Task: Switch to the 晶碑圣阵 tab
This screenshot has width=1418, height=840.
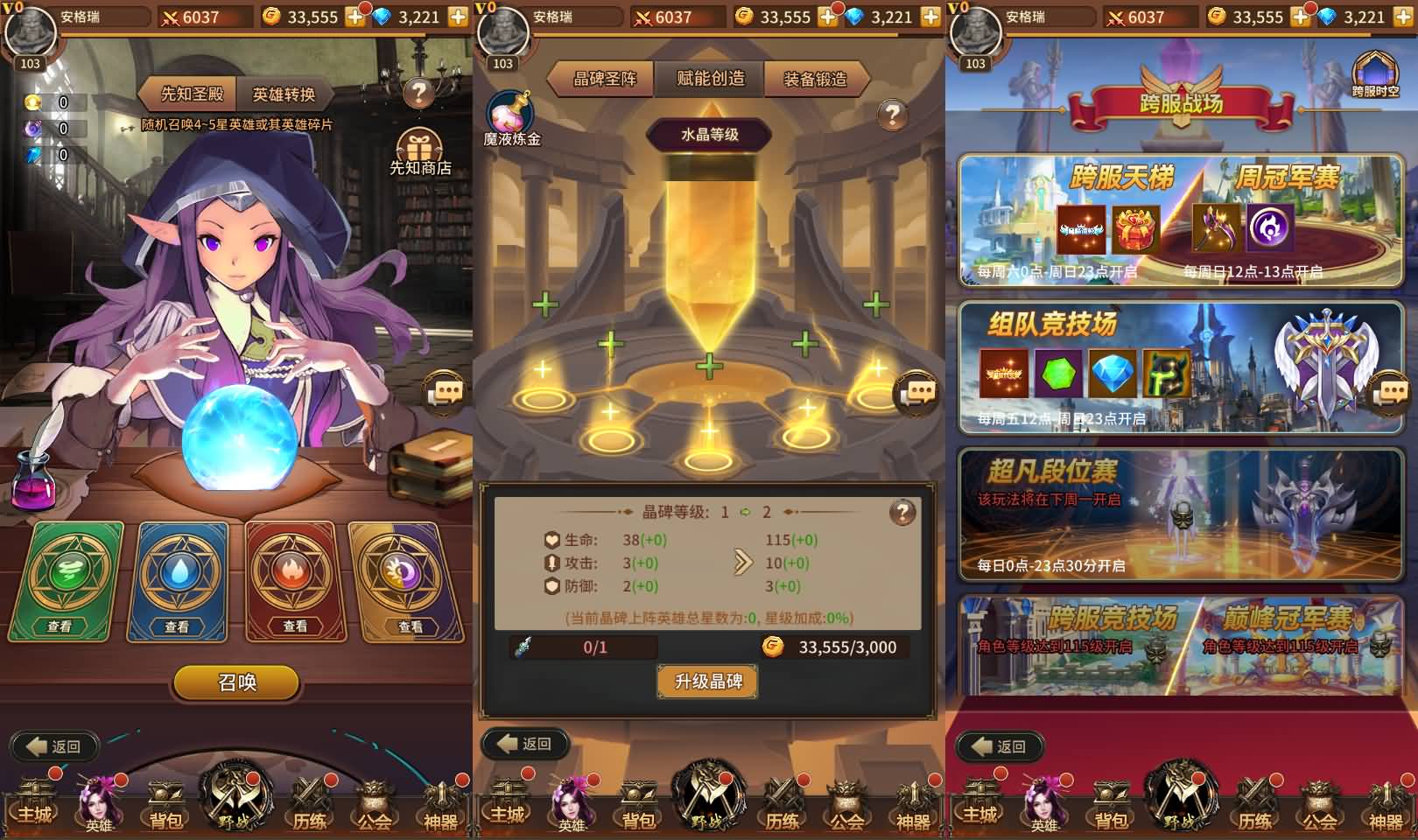Action: (x=604, y=79)
